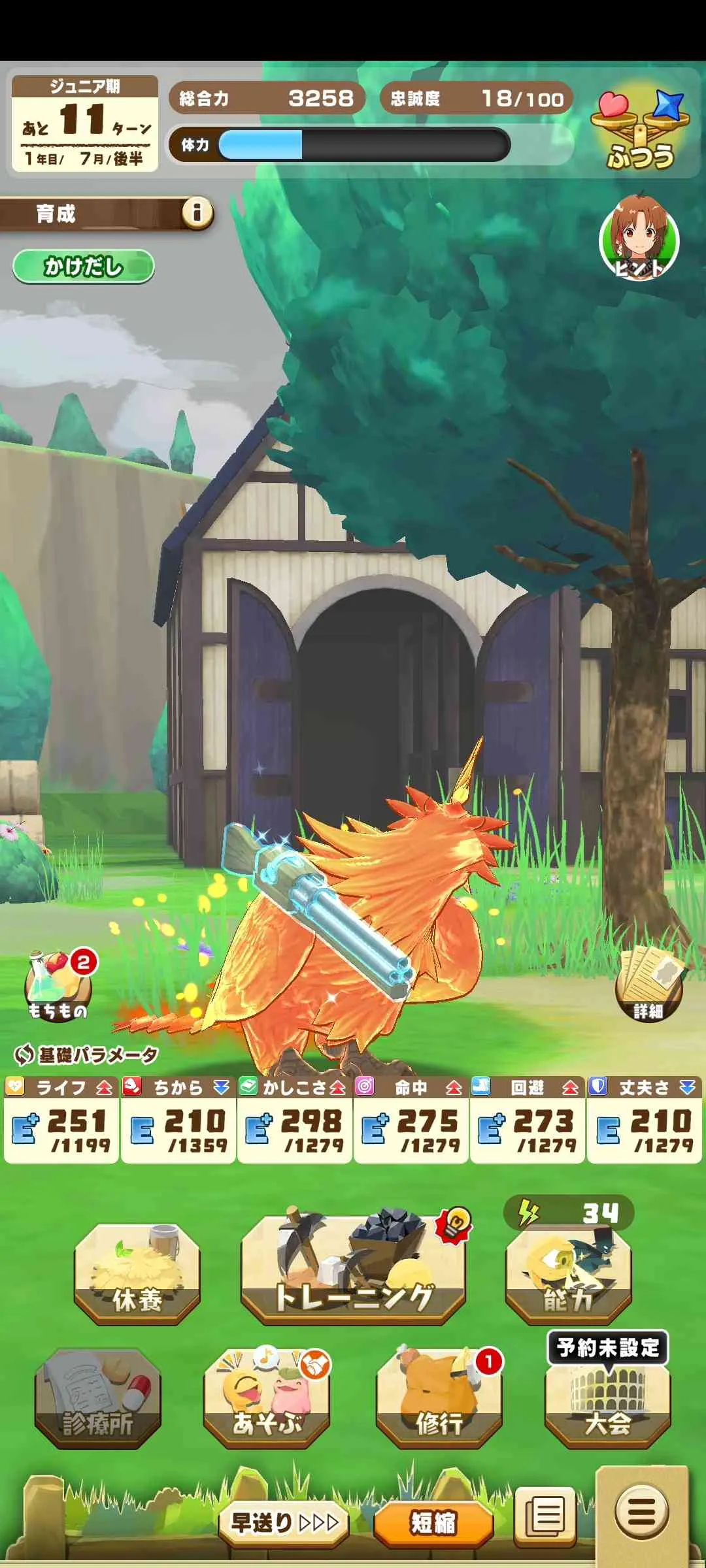Tap the ふつう mood balance icon

[640, 131]
